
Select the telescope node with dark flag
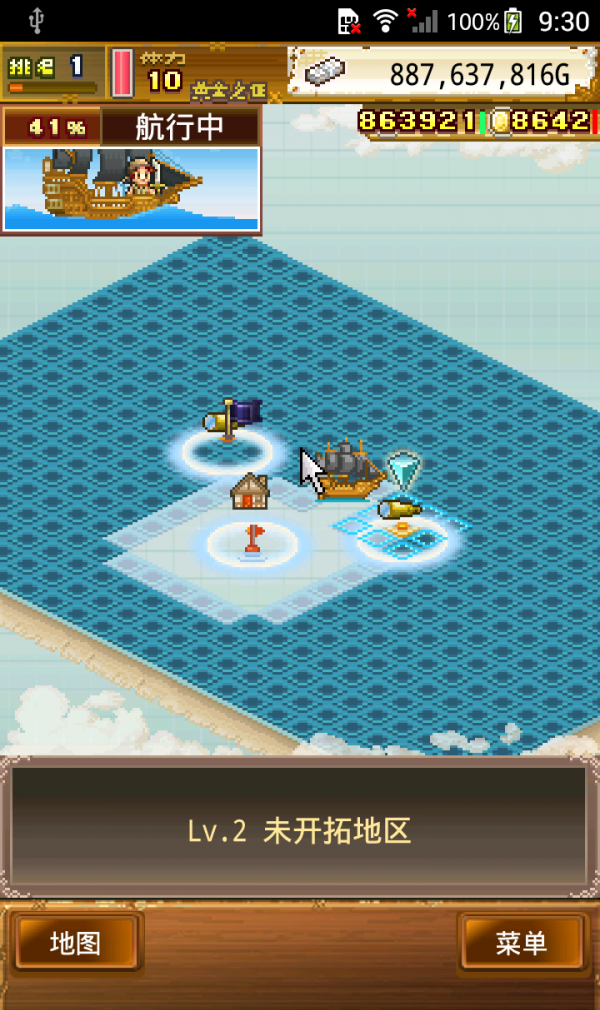[x=229, y=422]
